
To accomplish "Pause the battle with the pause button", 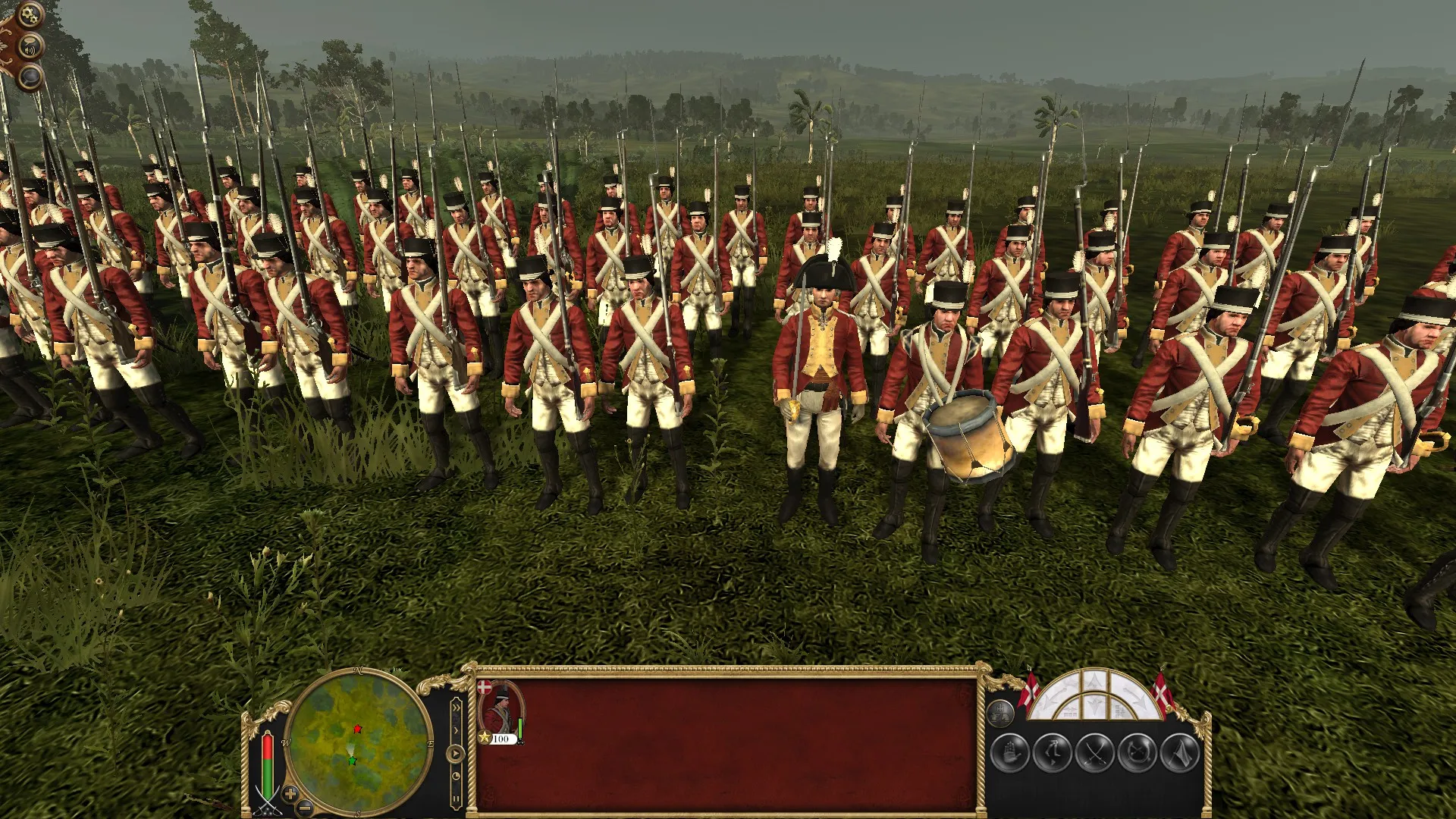I will pos(456,798).
